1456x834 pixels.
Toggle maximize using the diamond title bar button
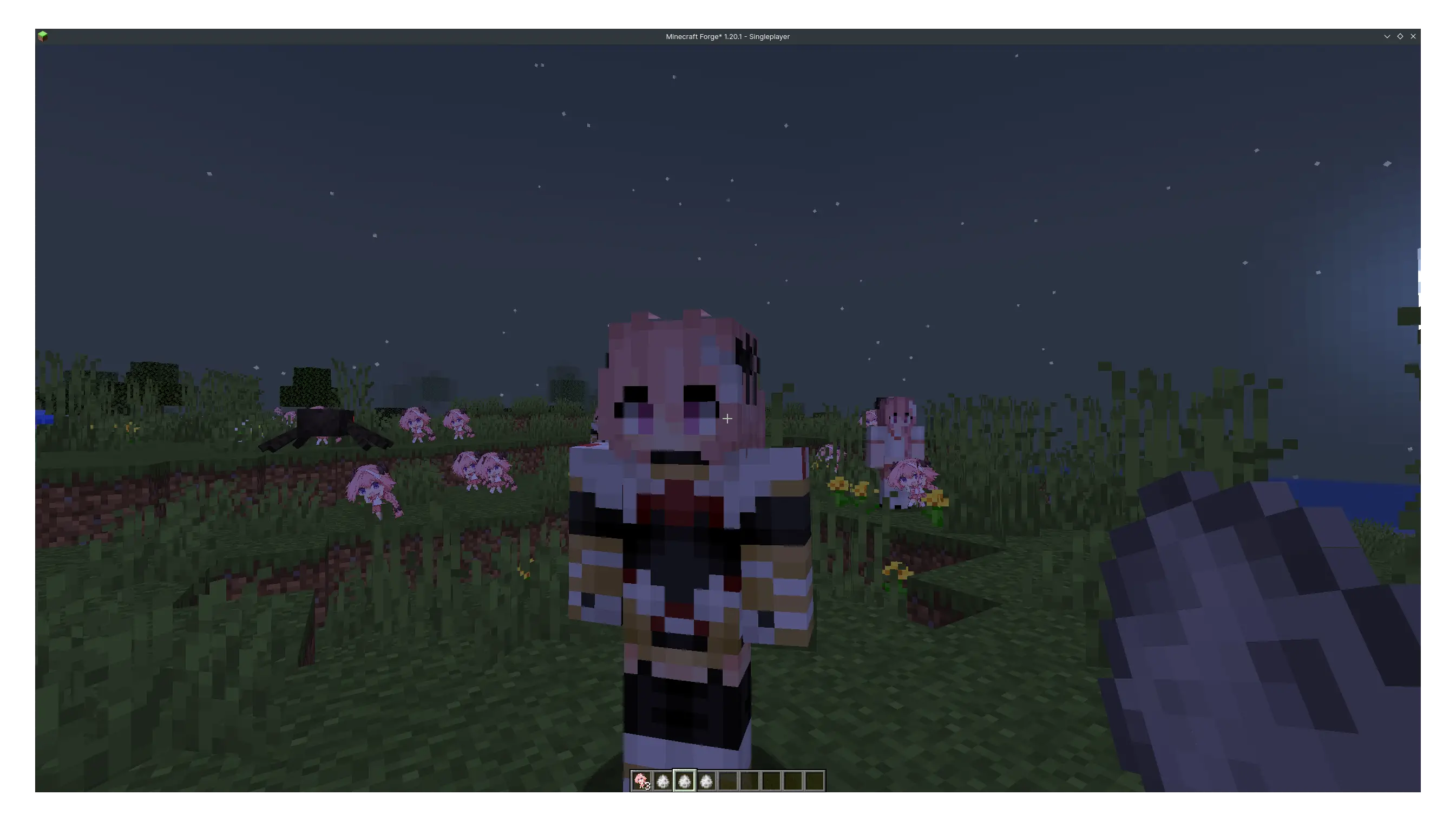(x=1400, y=36)
